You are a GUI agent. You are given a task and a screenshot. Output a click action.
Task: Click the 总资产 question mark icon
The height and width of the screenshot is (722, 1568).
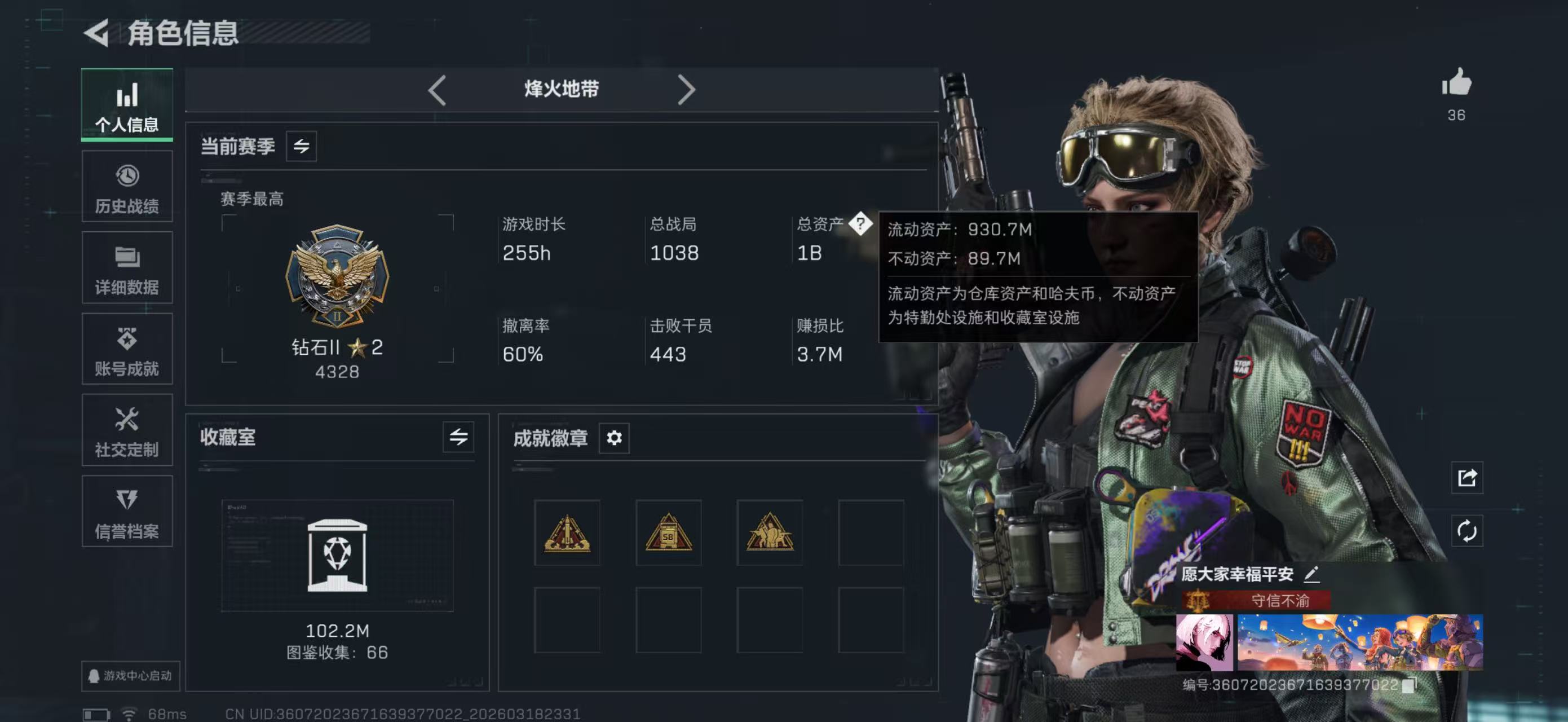click(860, 223)
